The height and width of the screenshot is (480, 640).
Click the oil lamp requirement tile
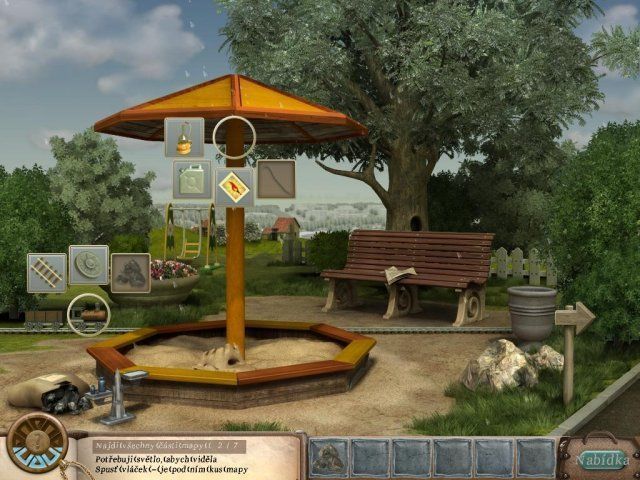point(184,137)
